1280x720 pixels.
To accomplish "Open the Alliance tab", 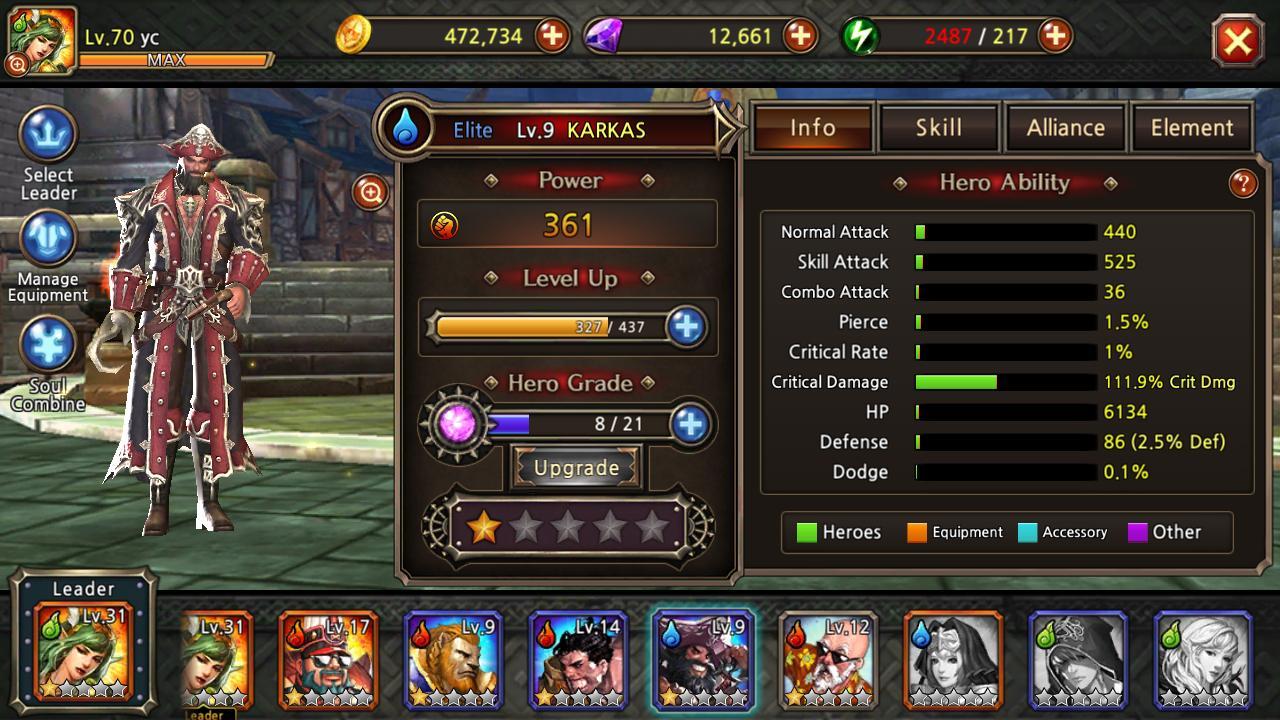I will point(1065,127).
